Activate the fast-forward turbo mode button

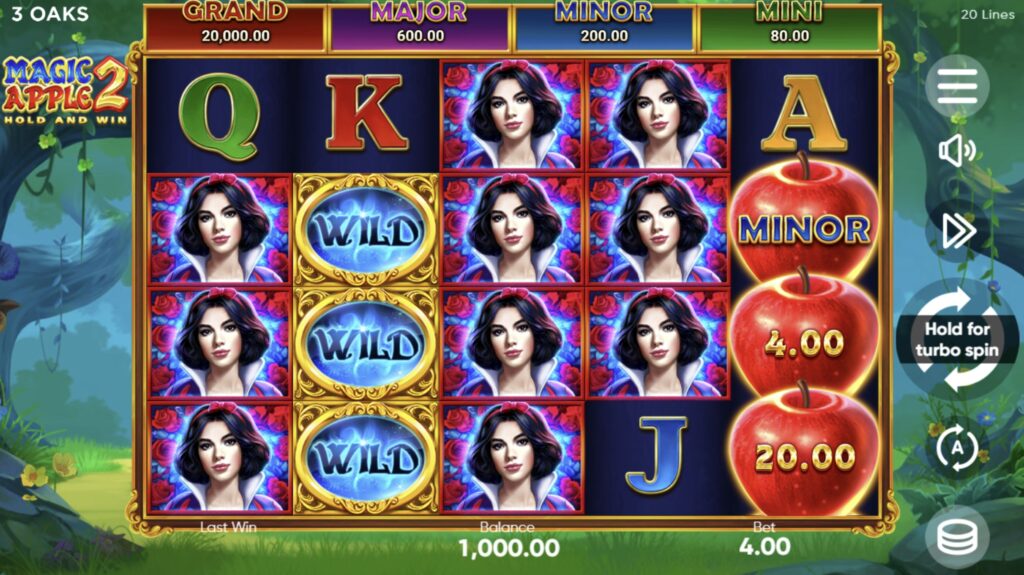coord(957,231)
